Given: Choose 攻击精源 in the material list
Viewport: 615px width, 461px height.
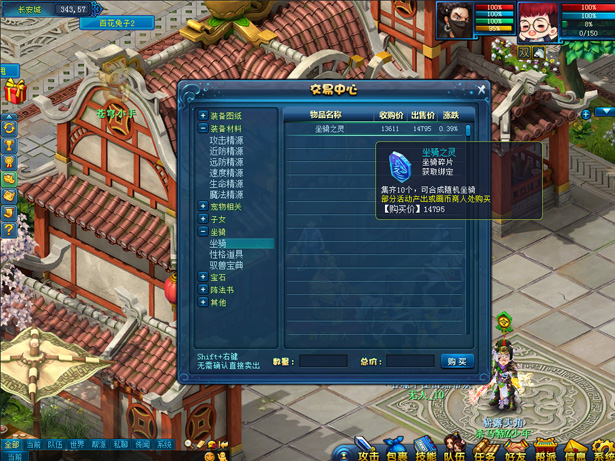Looking at the screenshot, I should click(226, 140).
